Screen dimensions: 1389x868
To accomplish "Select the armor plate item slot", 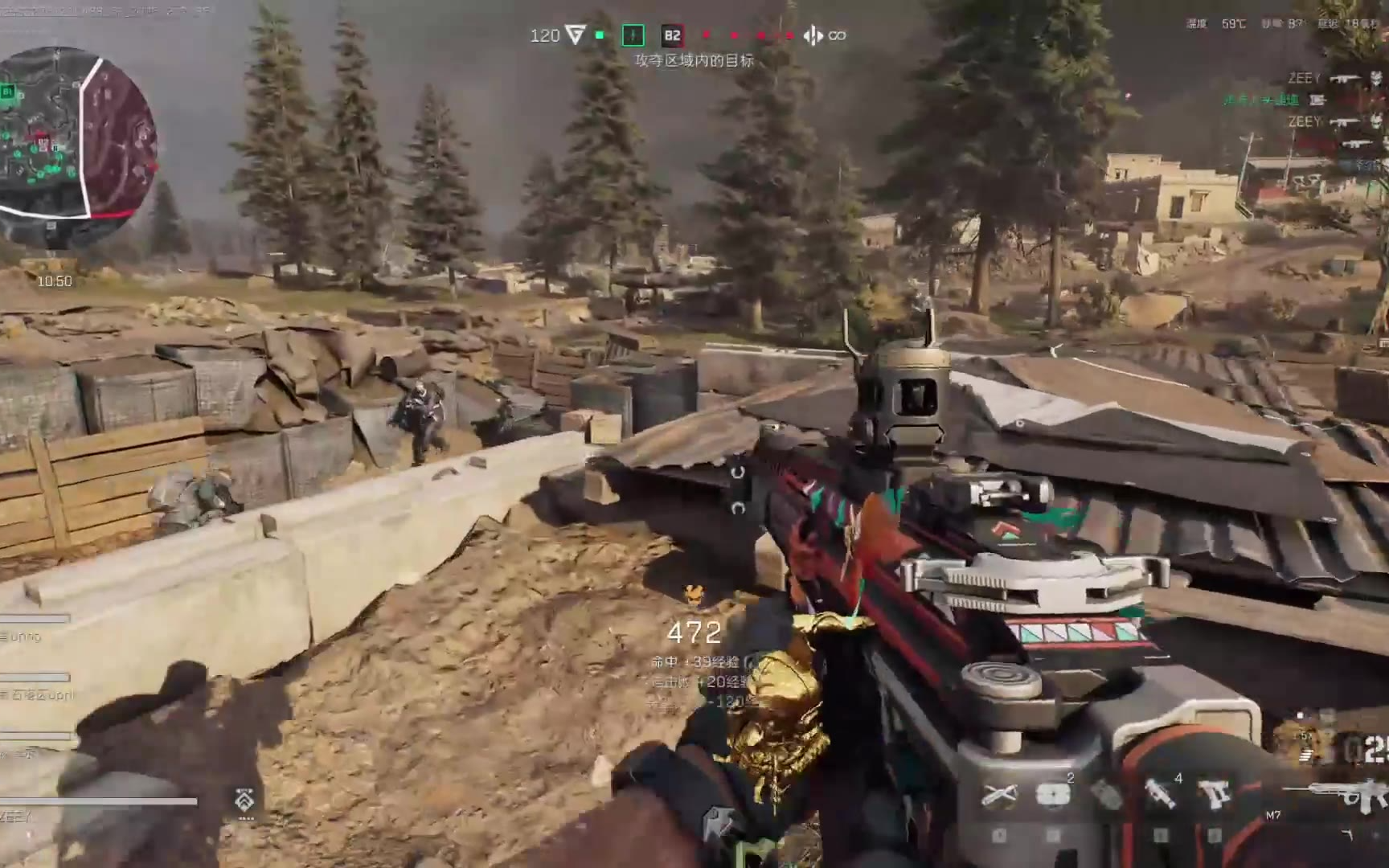I will [1052, 795].
